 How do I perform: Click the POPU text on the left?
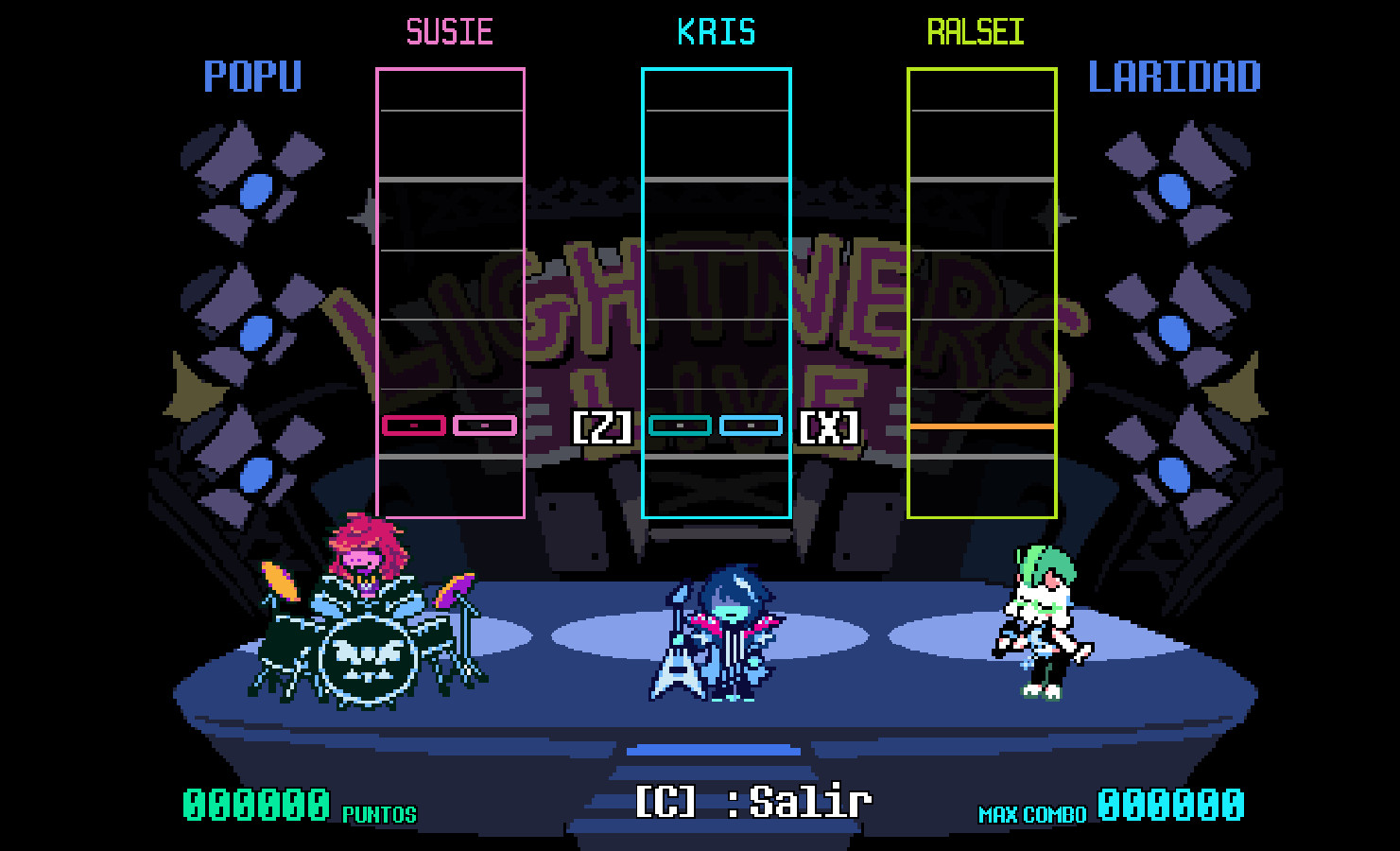[251, 78]
